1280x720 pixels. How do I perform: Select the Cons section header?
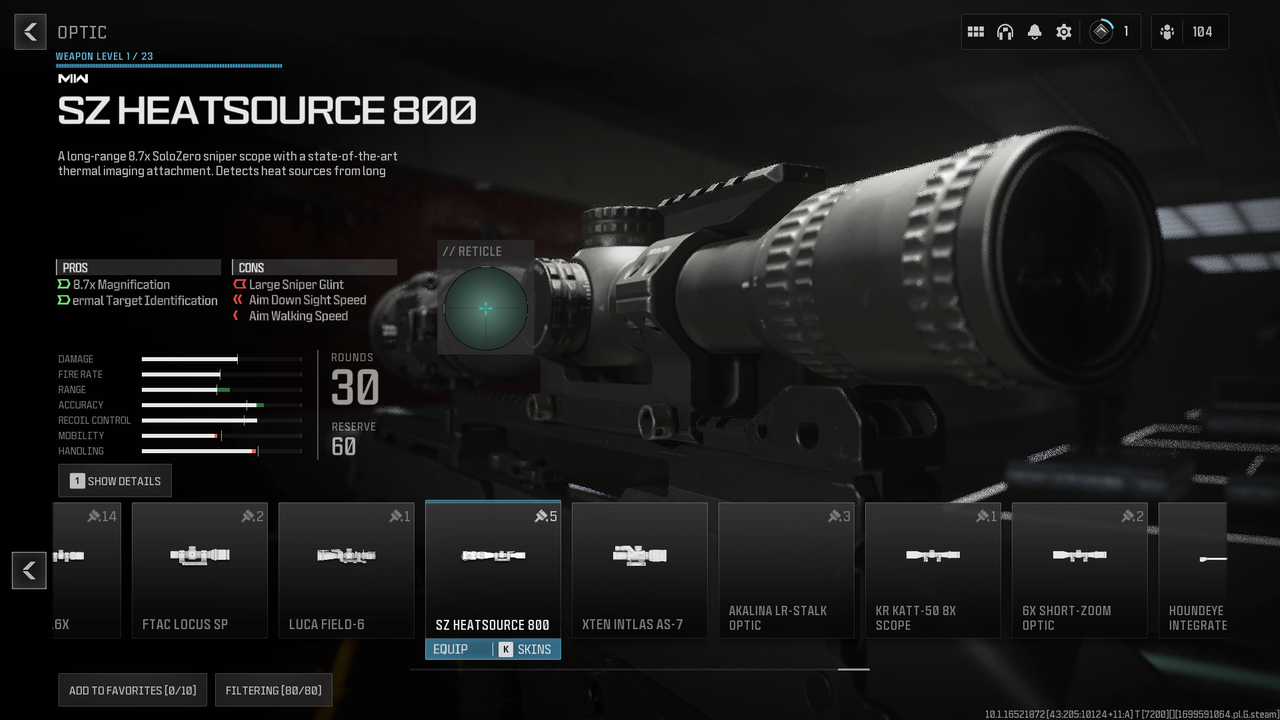pos(313,267)
